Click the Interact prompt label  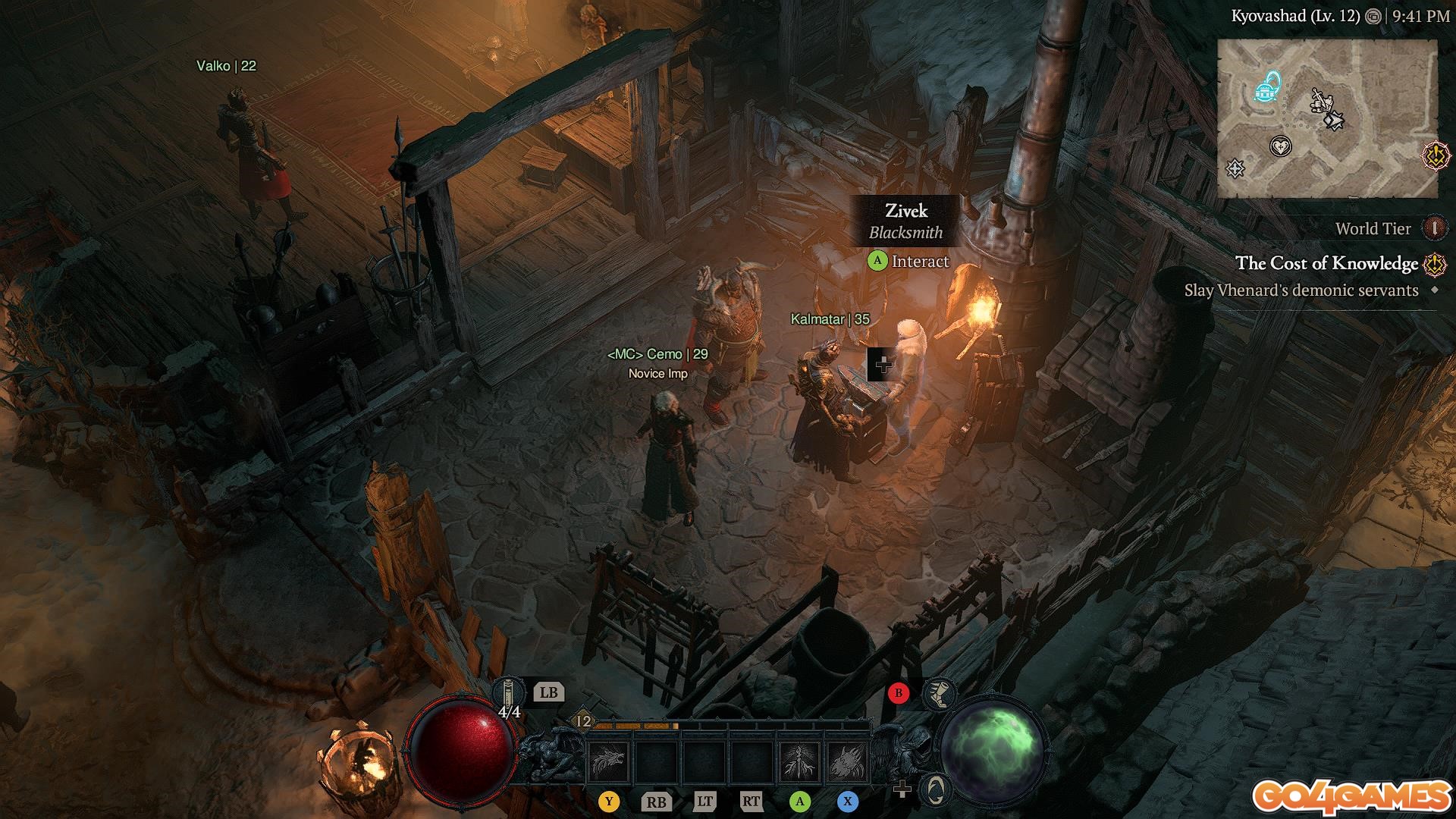pyautogui.click(x=920, y=262)
